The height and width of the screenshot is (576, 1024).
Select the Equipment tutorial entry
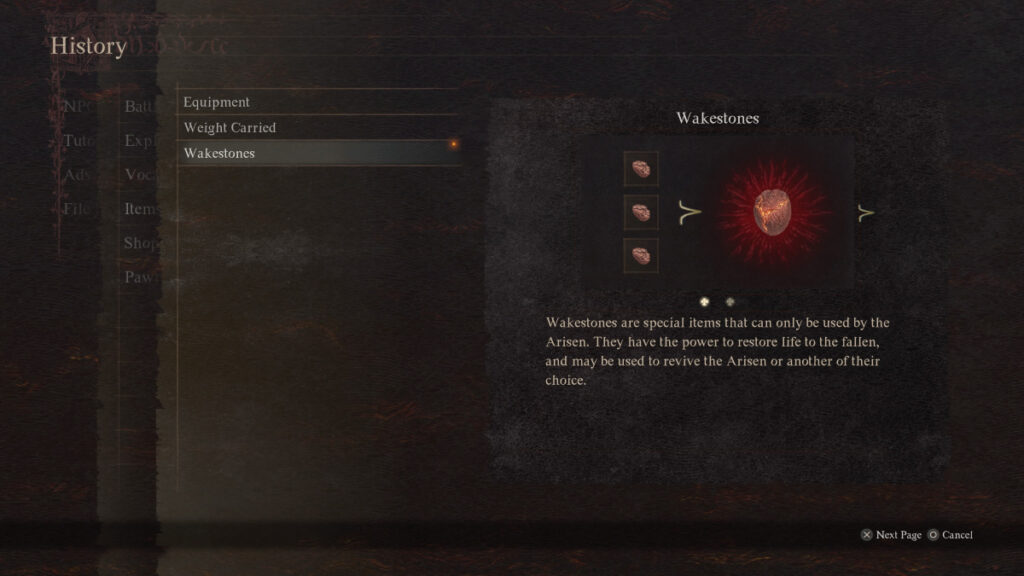coord(217,102)
